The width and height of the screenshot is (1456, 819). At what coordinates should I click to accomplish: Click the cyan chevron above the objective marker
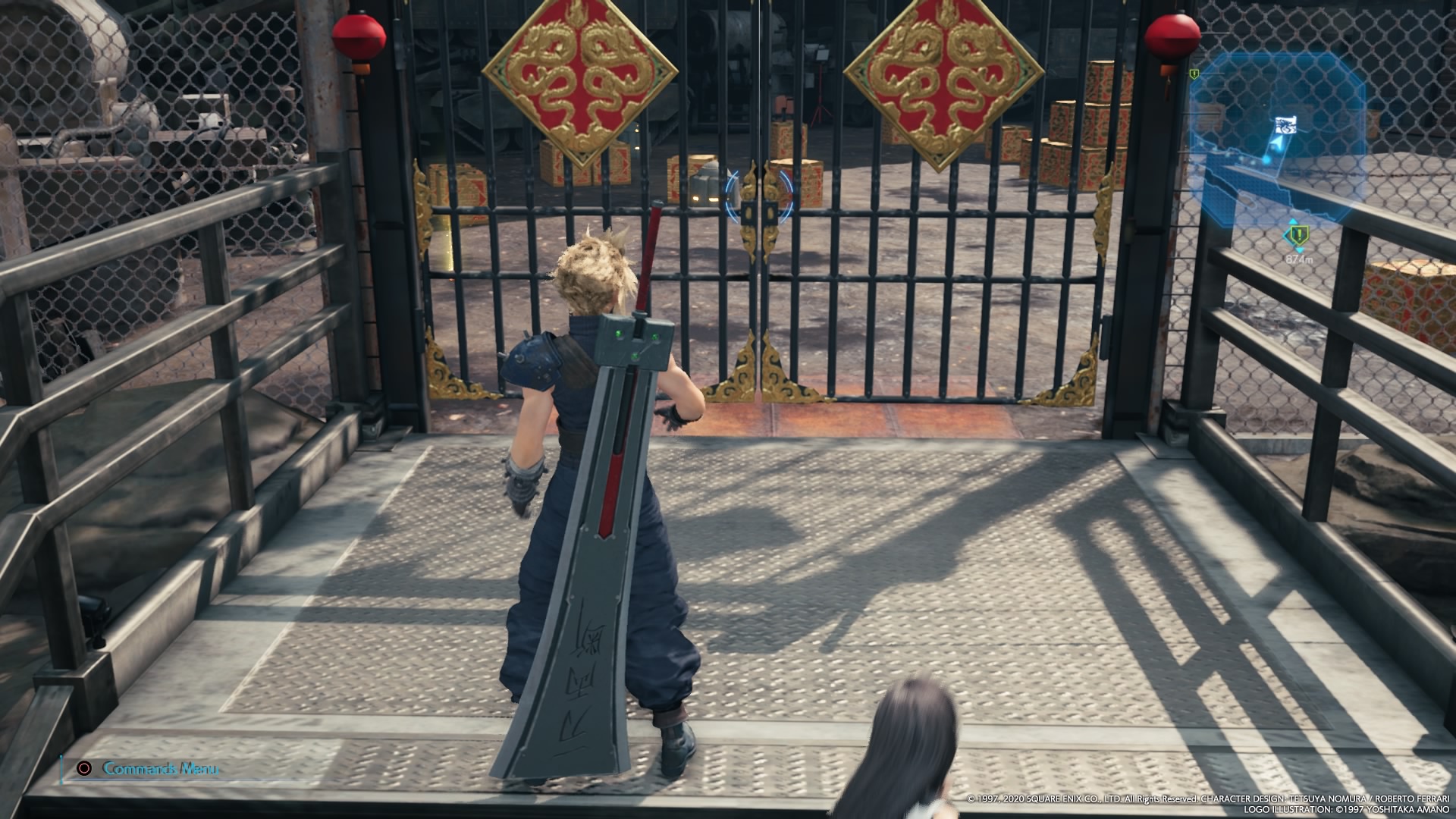pyautogui.click(x=1292, y=221)
